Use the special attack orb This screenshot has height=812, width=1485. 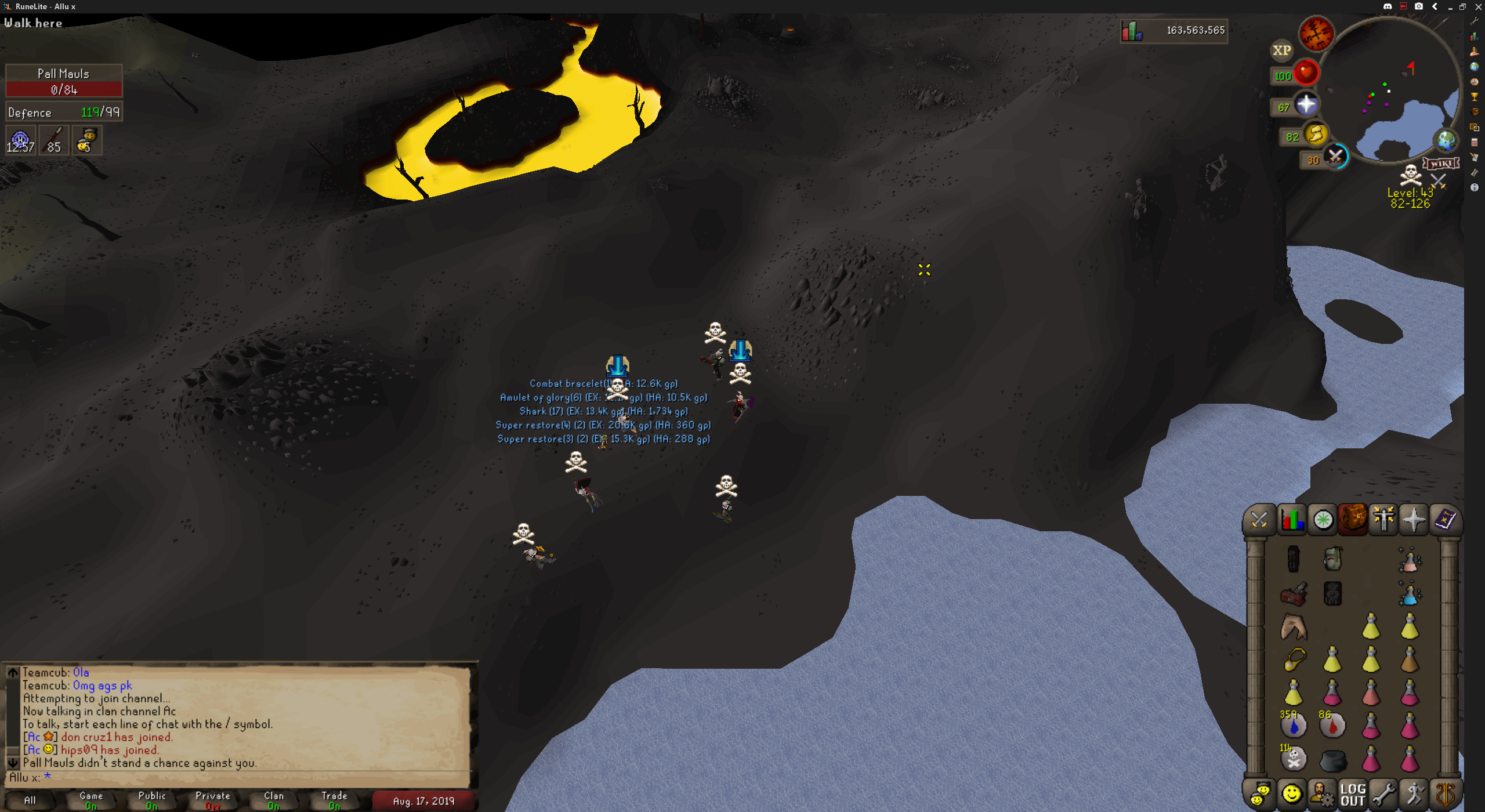(1336, 157)
